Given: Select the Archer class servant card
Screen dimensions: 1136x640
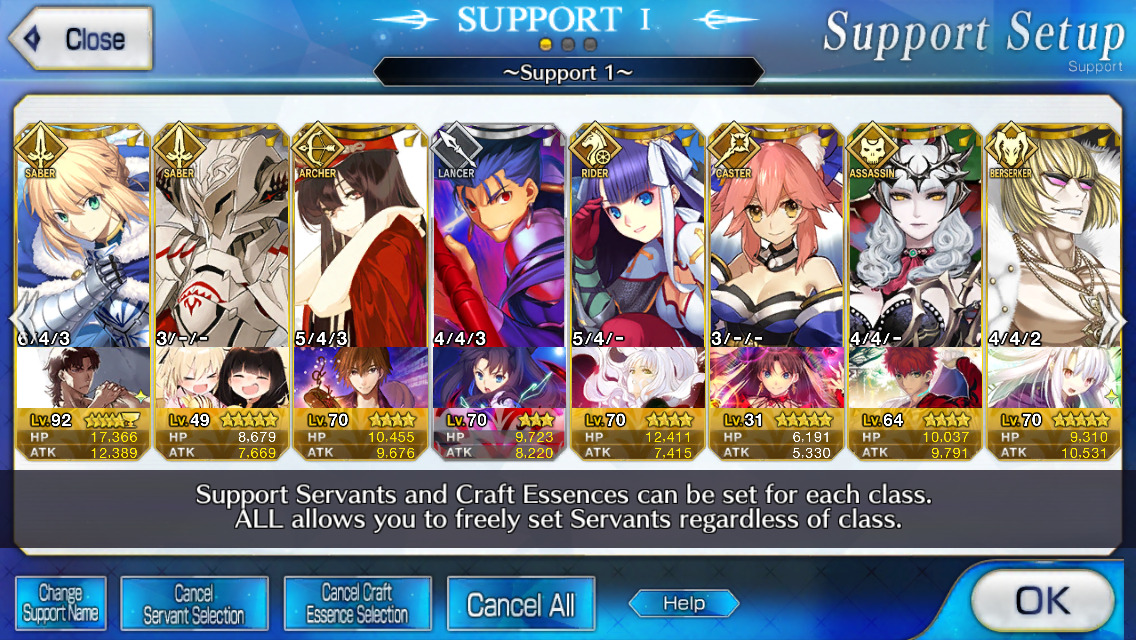Looking at the screenshot, I should 359,240.
